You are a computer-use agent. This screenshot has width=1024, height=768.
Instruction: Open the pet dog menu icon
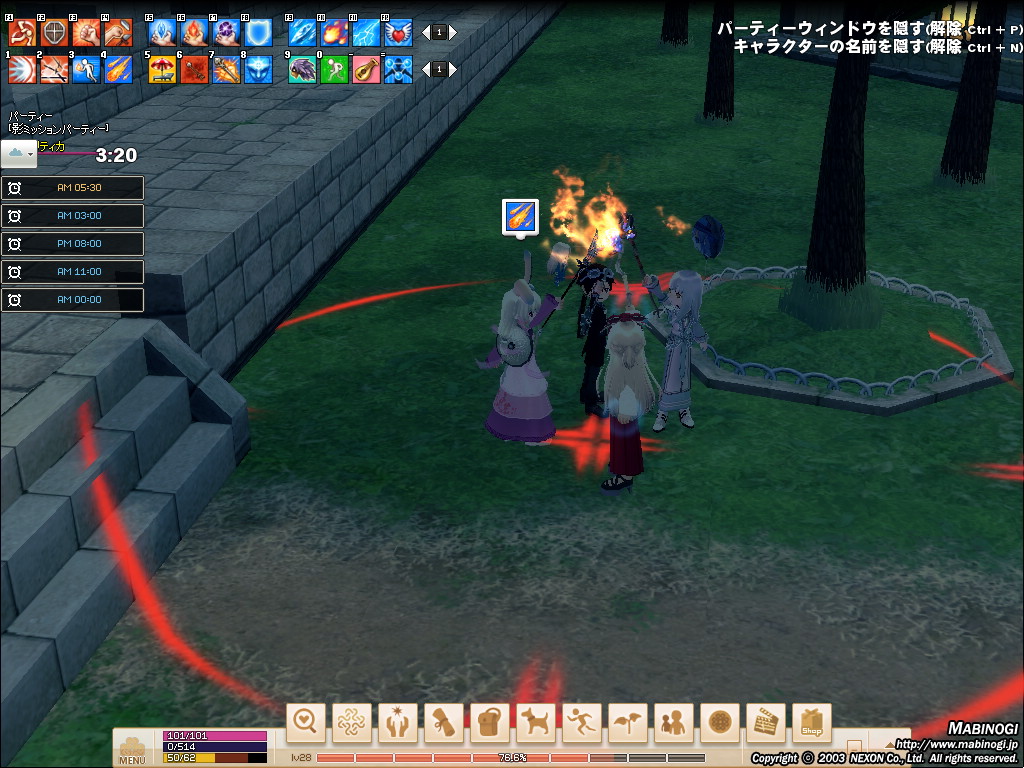(536, 722)
